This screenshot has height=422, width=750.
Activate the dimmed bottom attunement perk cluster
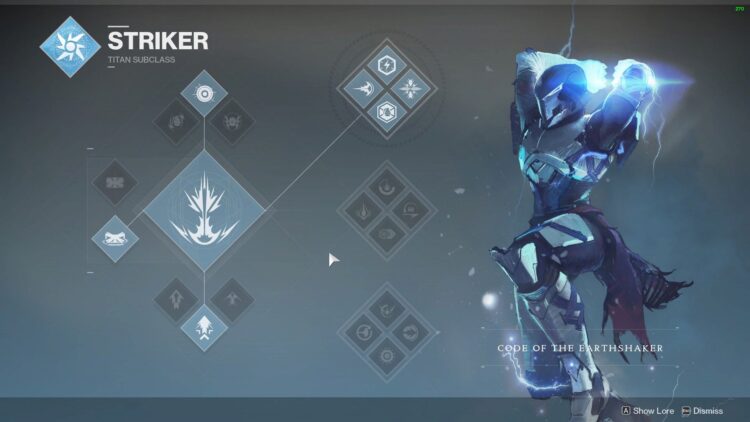coord(386,332)
